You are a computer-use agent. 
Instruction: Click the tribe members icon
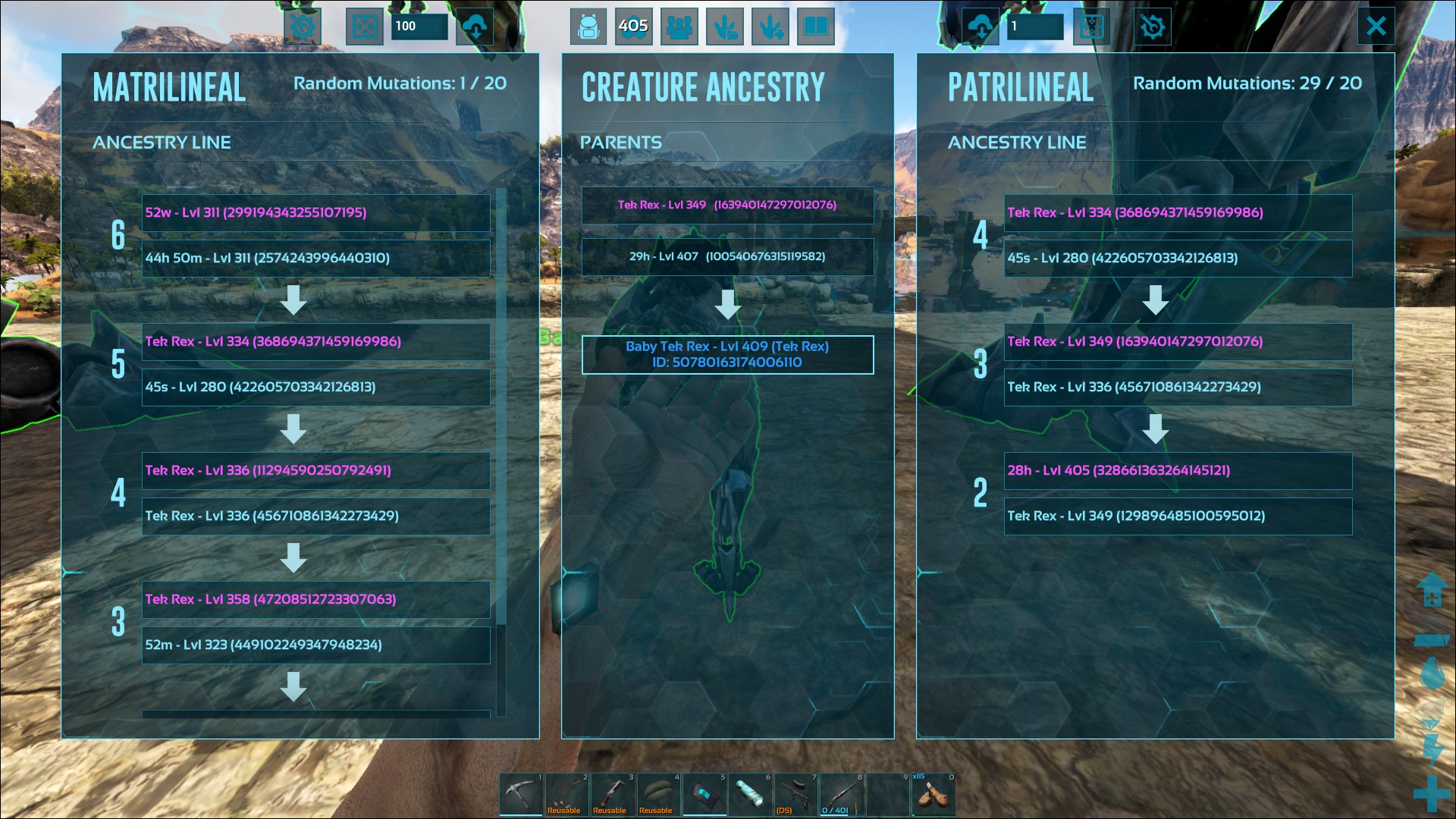(x=679, y=26)
